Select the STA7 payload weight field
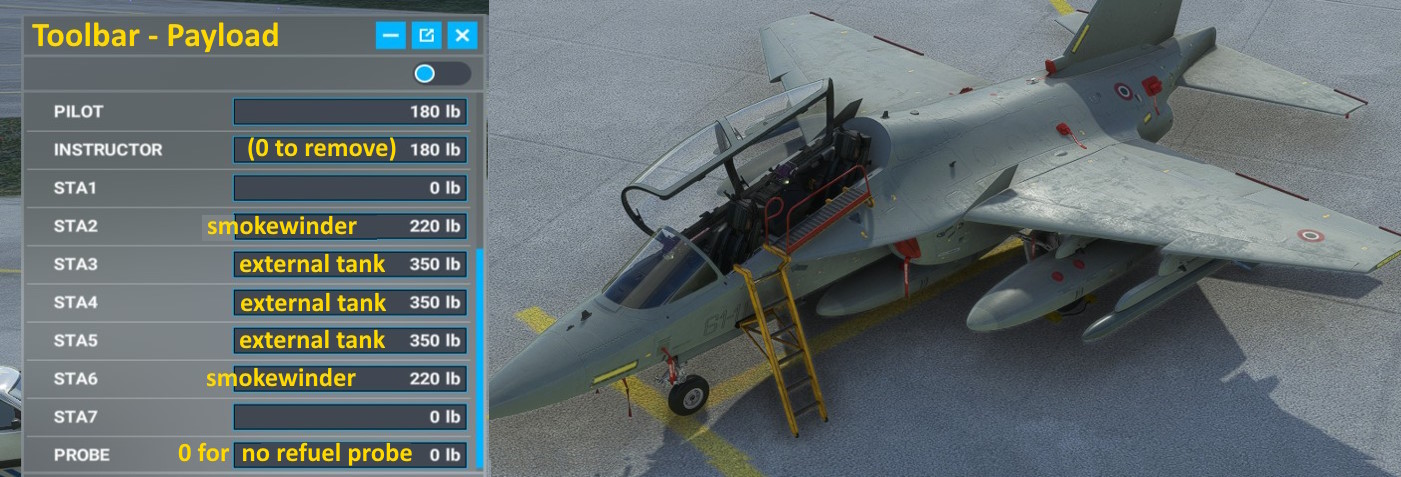Image resolution: width=1401 pixels, height=477 pixels. [x=350, y=417]
